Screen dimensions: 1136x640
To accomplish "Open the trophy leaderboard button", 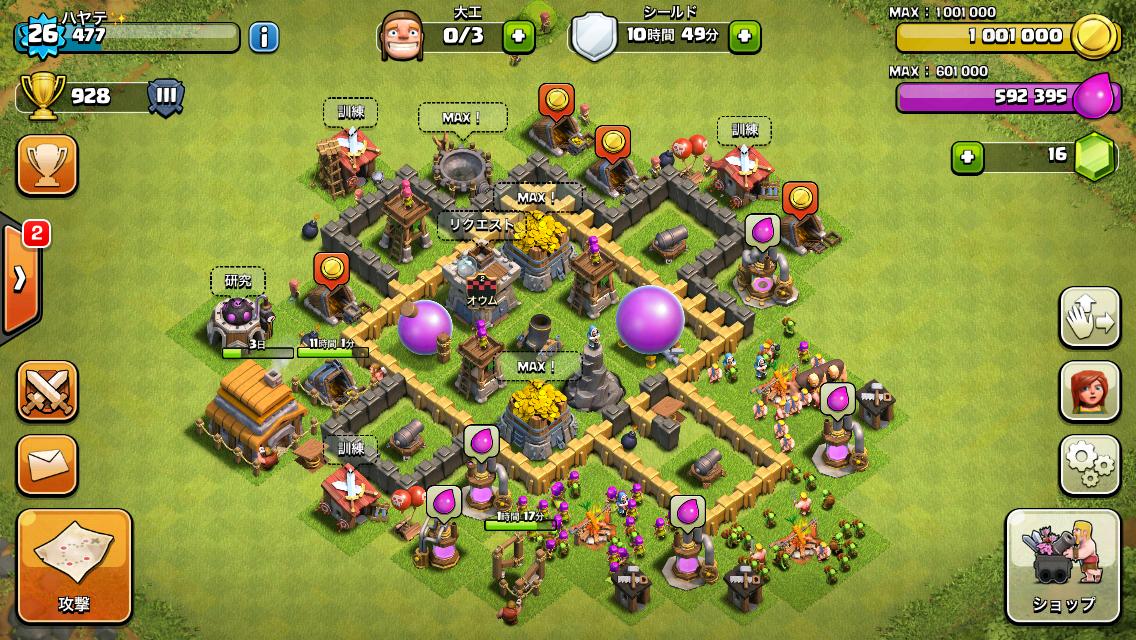I will pos(47,166).
